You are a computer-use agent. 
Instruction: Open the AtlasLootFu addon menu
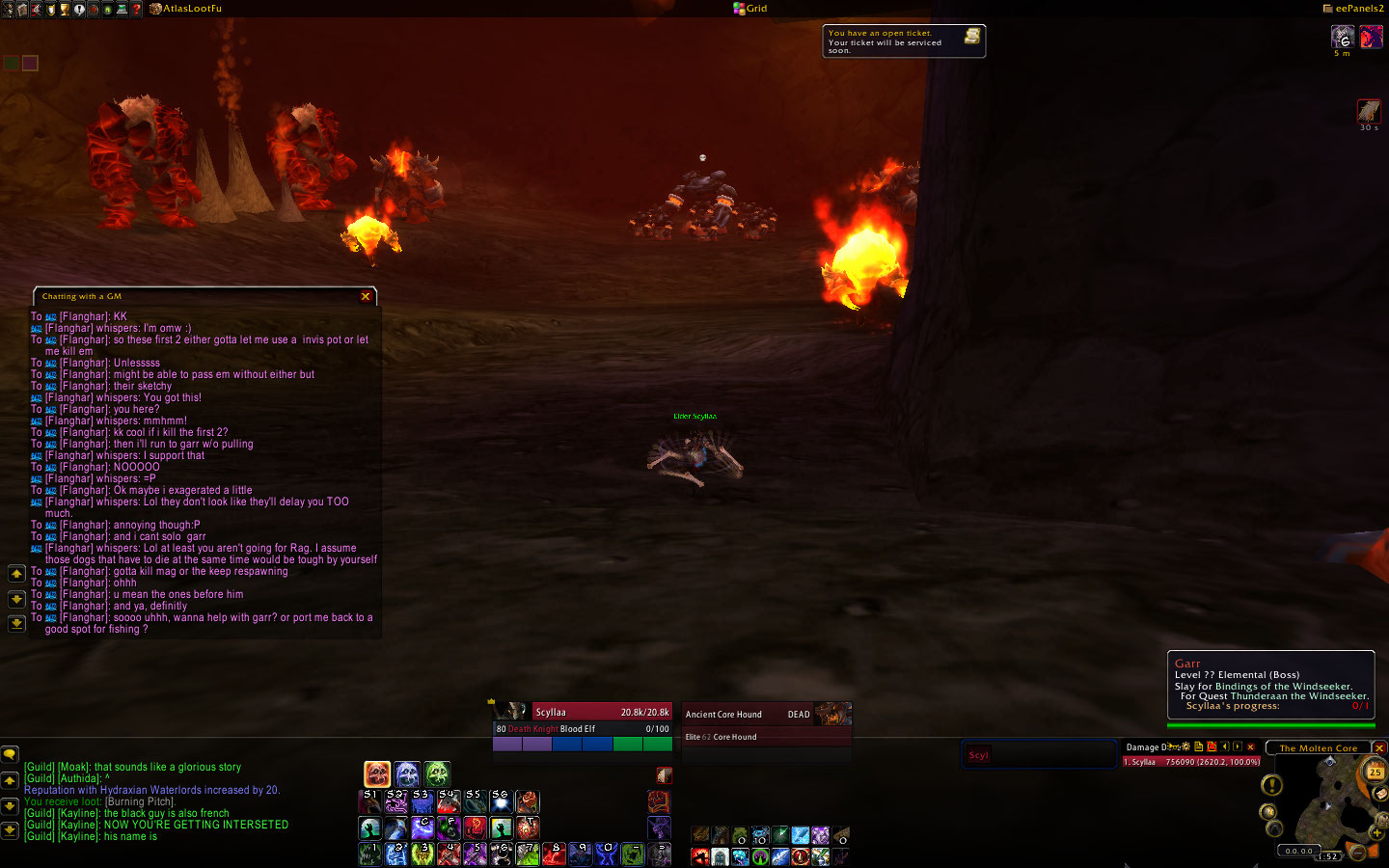coord(191,9)
